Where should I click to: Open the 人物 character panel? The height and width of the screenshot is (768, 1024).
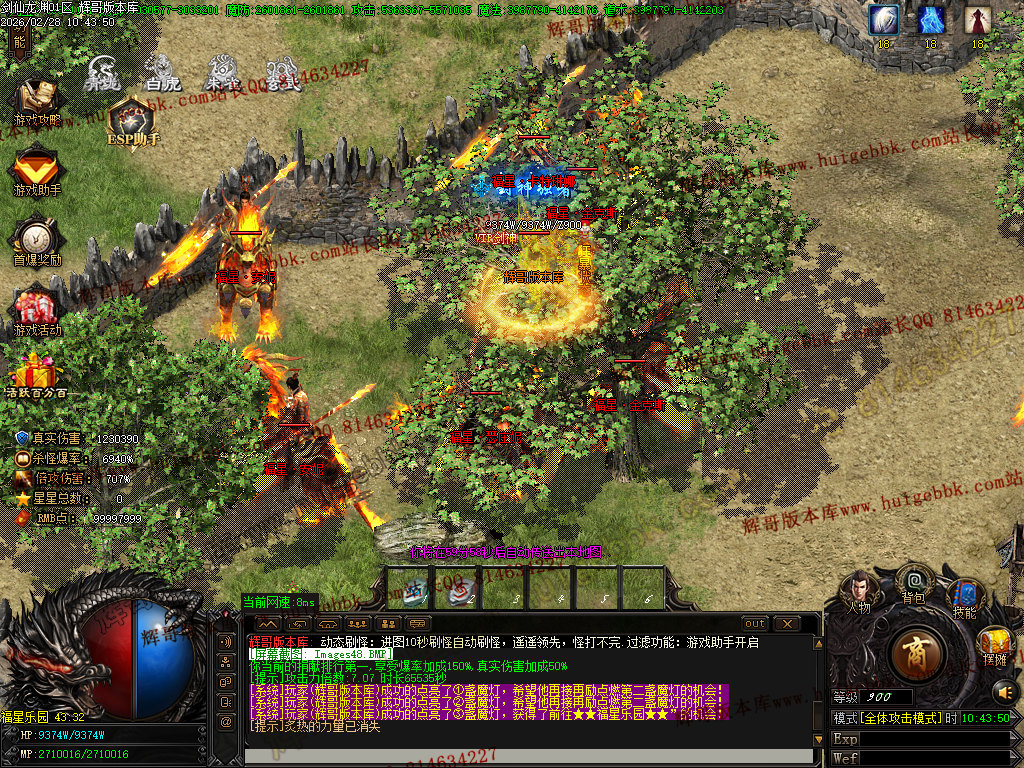859,591
